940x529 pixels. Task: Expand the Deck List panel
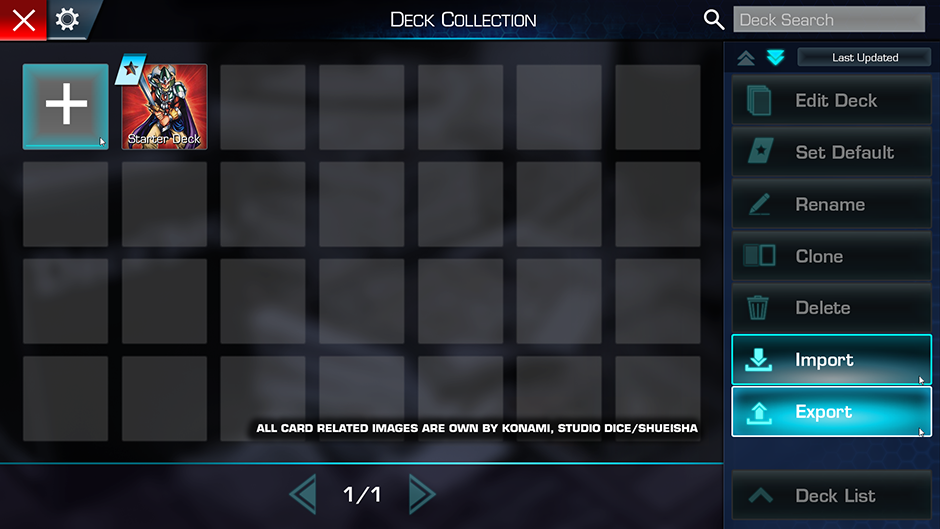[x=831, y=496]
